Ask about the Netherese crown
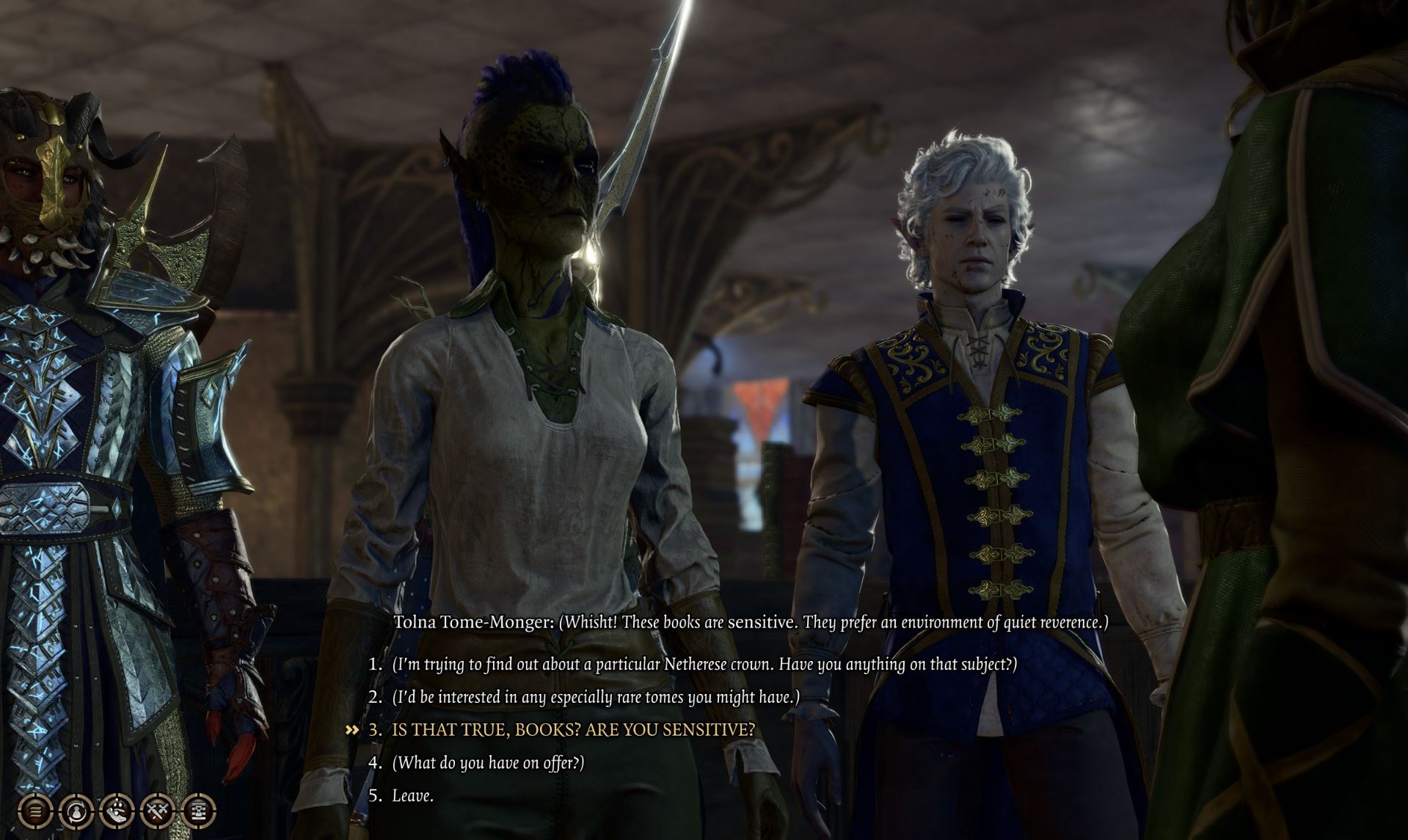Image resolution: width=1408 pixels, height=840 pixels. point(704,665)
